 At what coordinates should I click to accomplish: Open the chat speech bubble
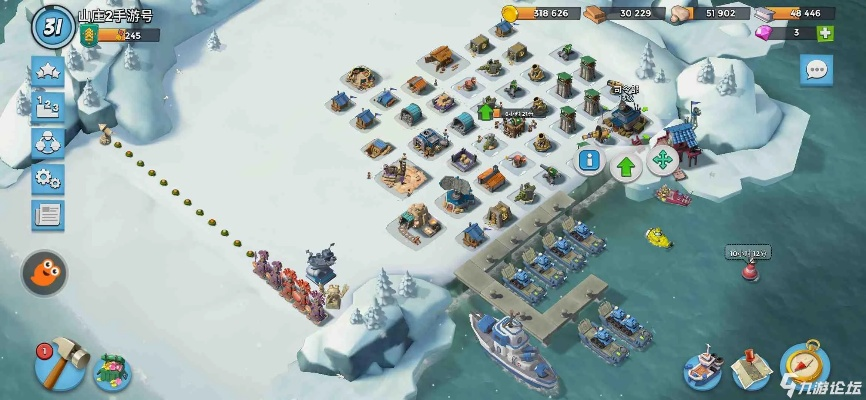click(816, 70)
